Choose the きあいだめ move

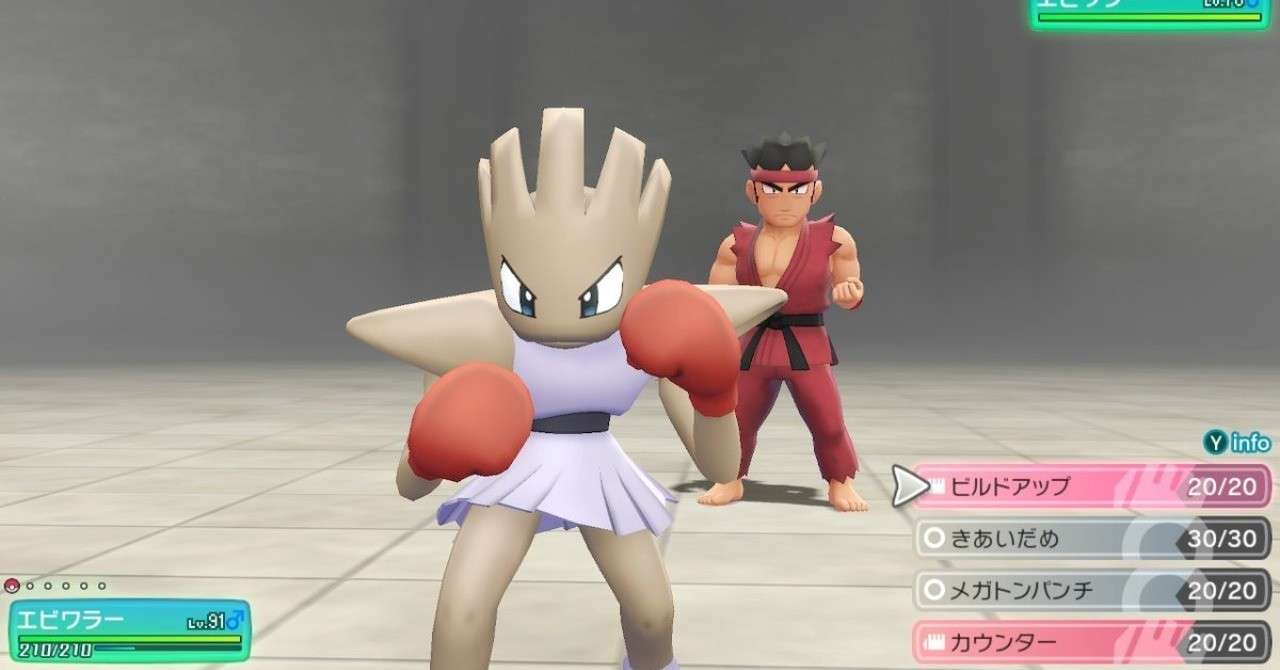(x=1090, y=539)
